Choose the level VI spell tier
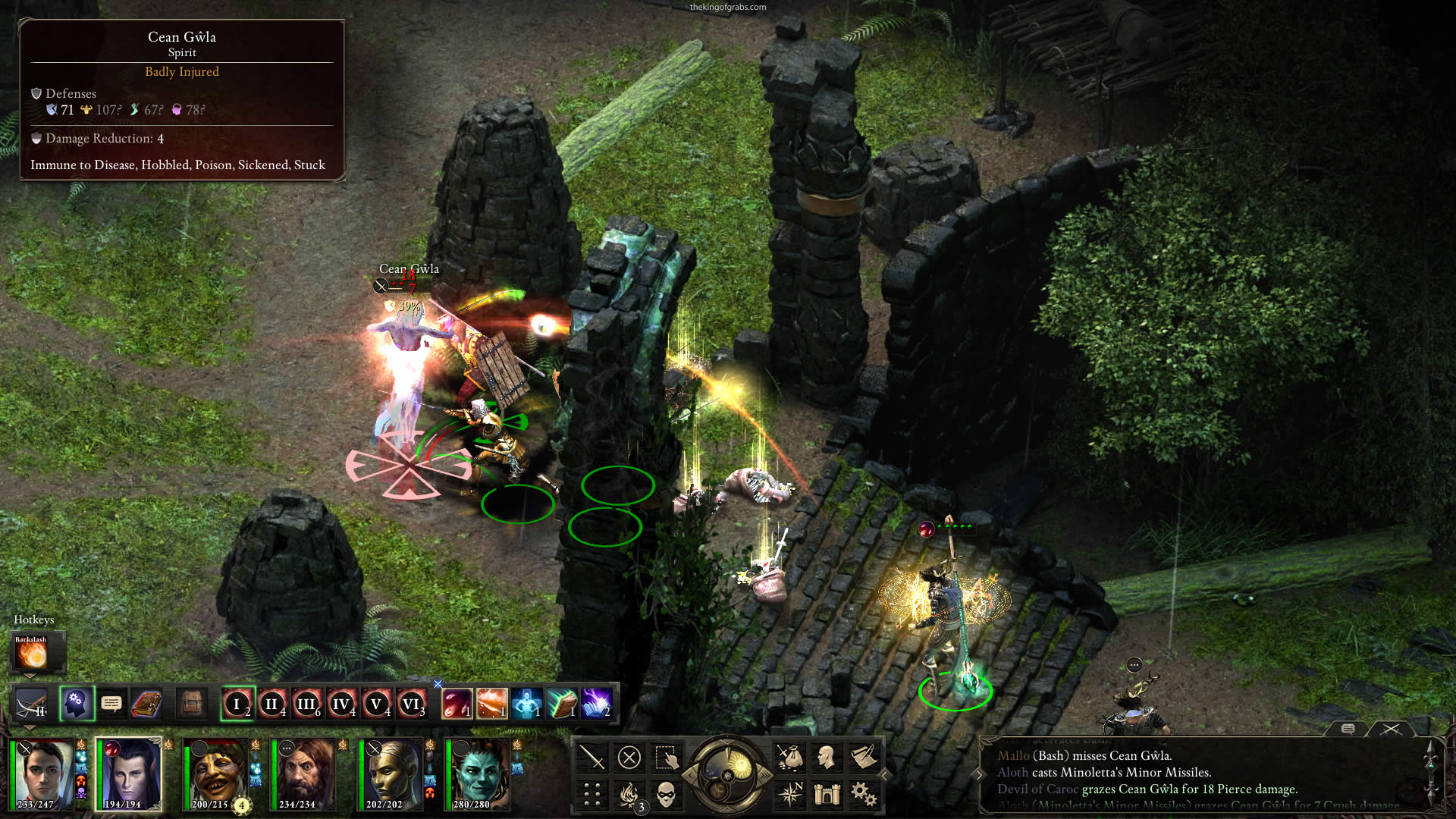The image size is (1456, 819). point(411,704)
